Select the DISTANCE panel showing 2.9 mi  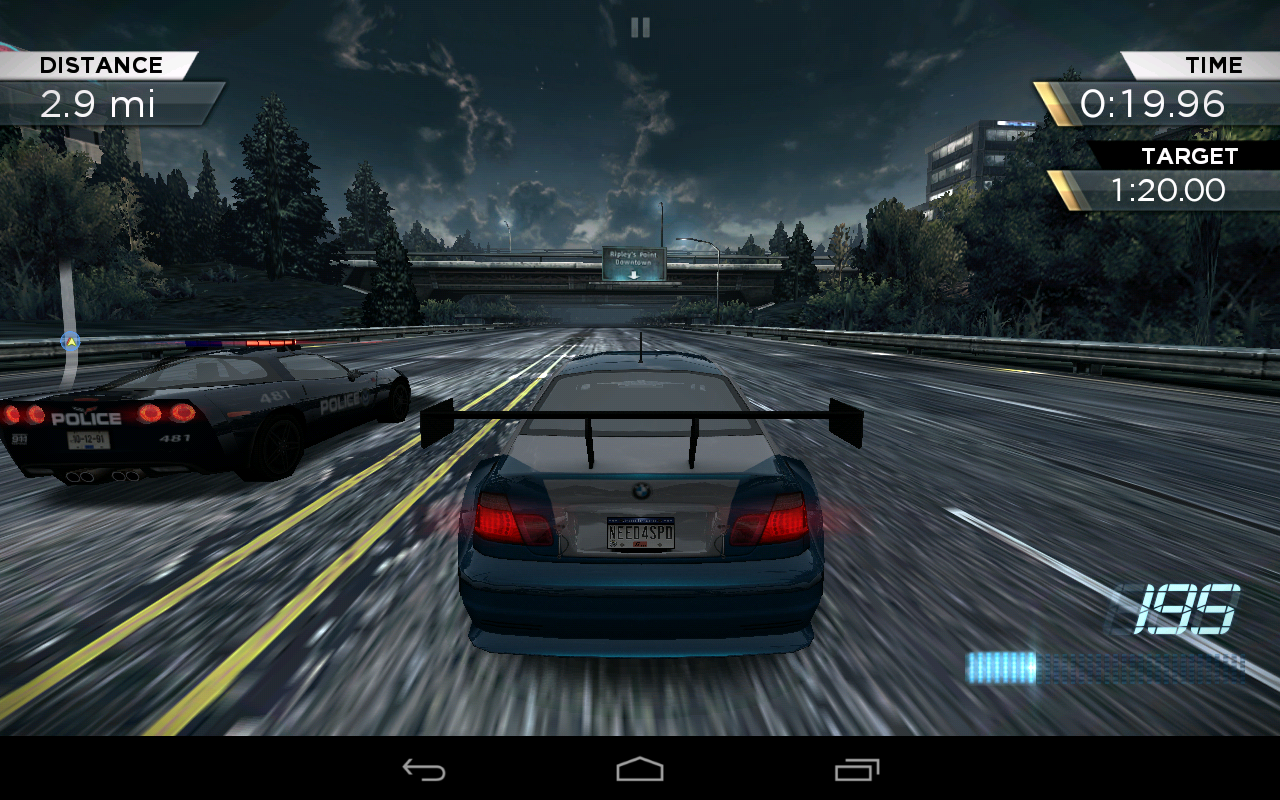click(100, 85)
